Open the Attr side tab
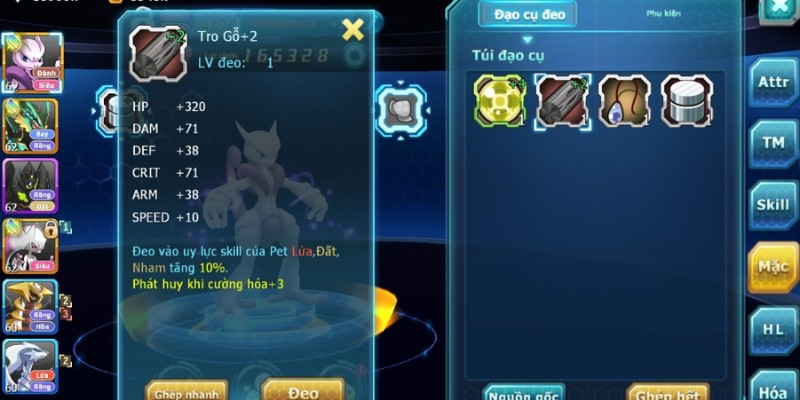The width and height of the screenshot is (800, 400). (x=773, y=82)
